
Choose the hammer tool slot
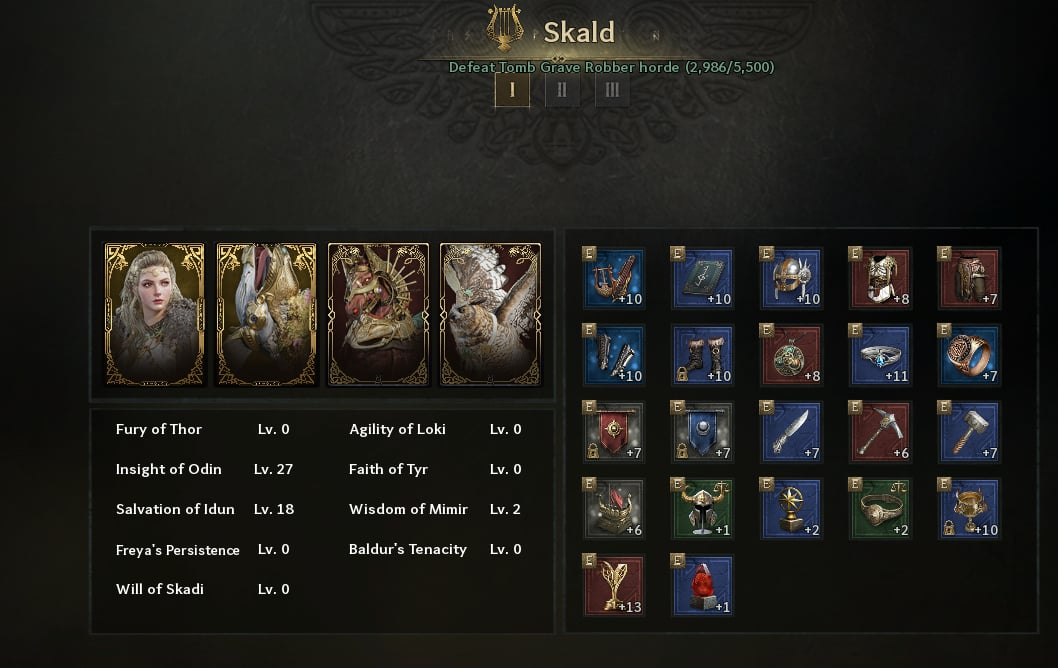pyautogui.click(x=969, y=432)
